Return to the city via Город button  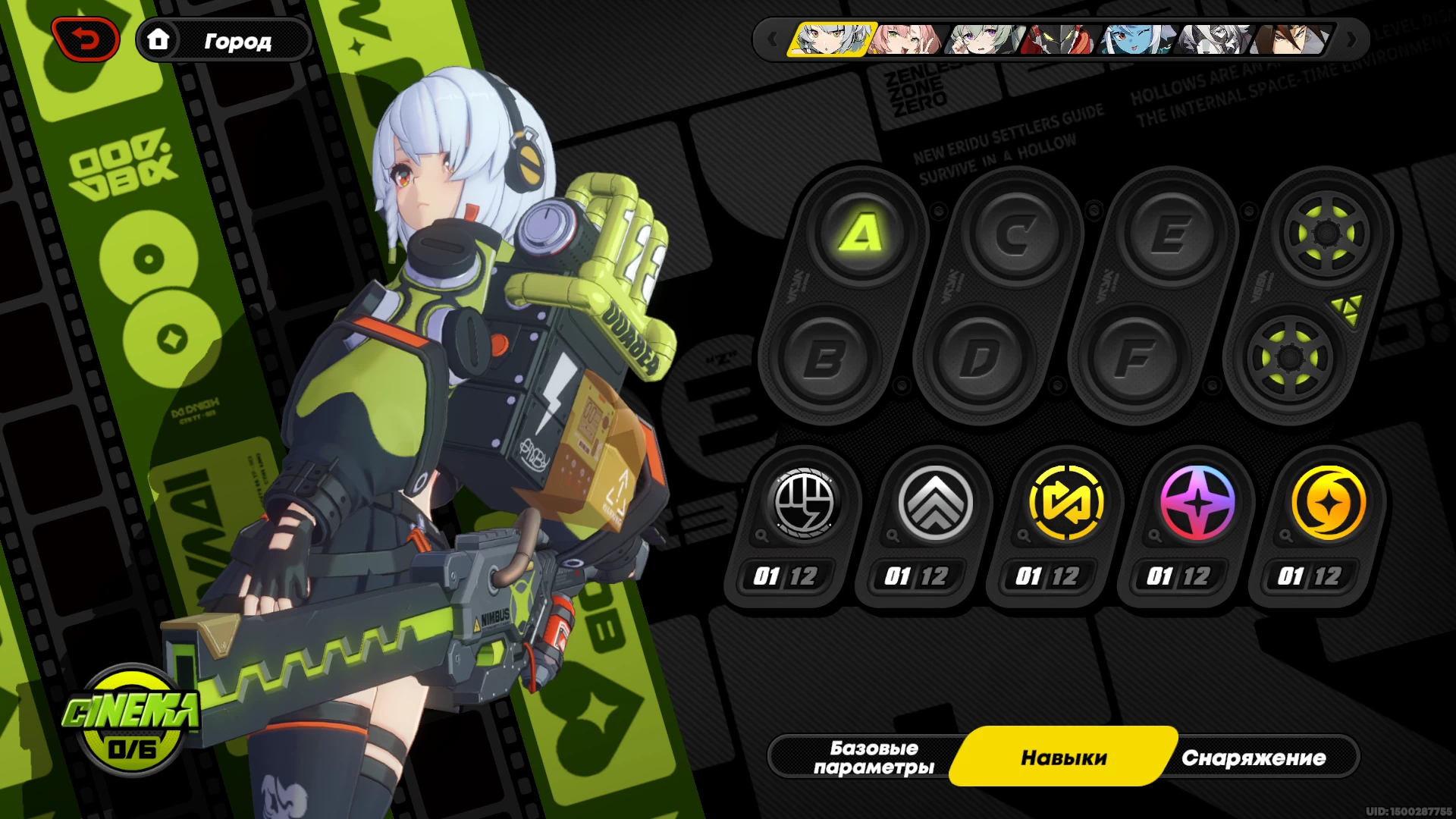[224, 40]
